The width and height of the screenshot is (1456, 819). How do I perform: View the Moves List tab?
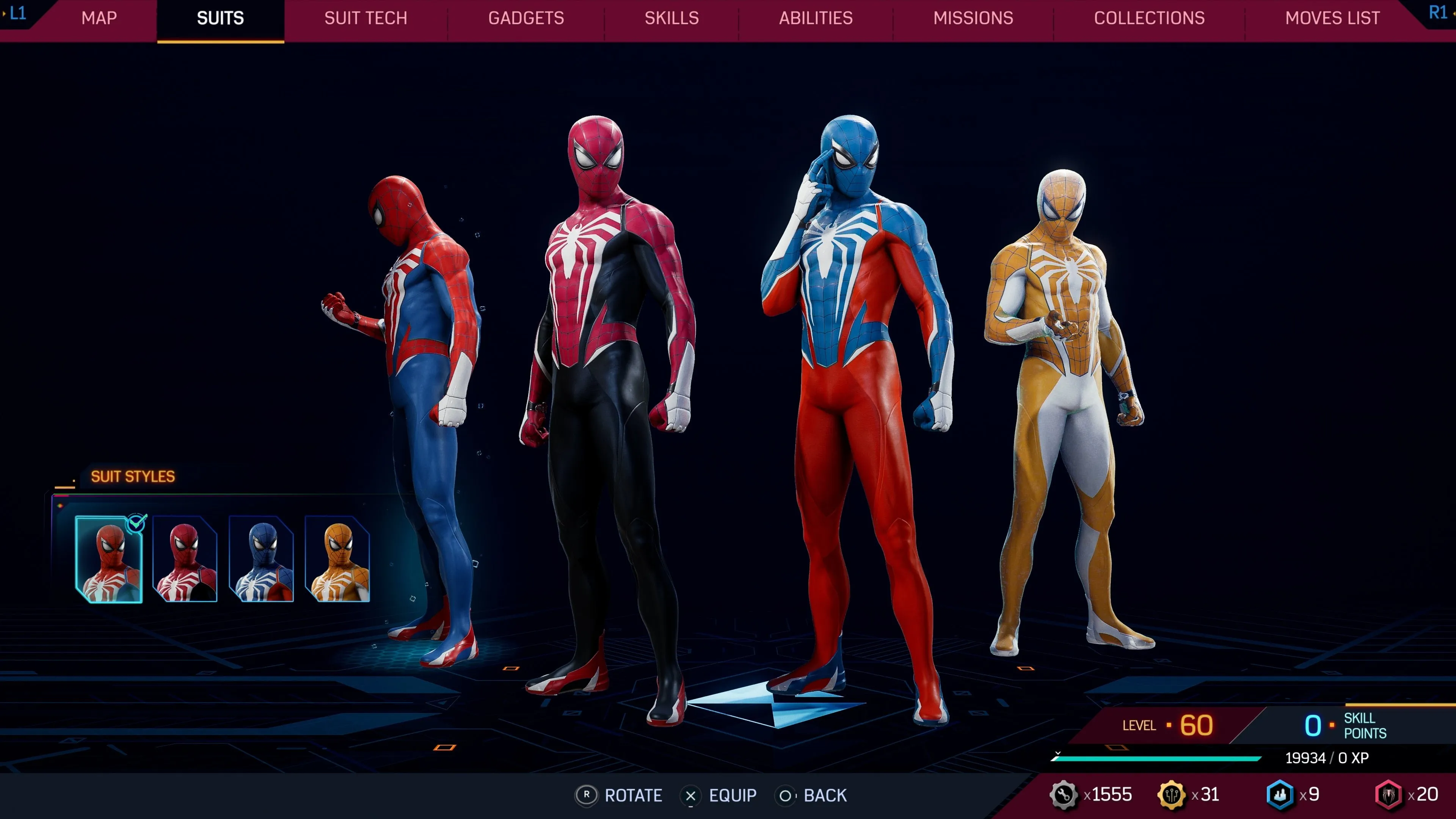click(1332, 19)
